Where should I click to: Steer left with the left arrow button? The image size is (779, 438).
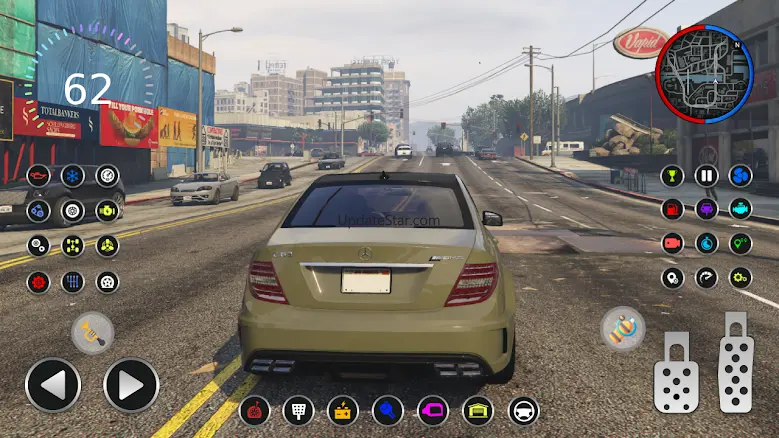[x=52, y=385]
